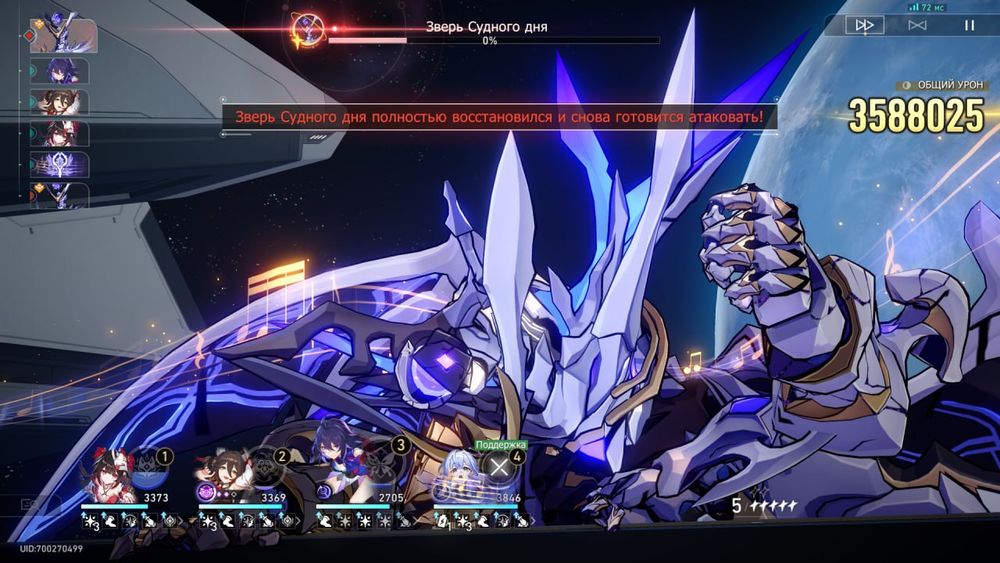This screenshot has height=563, width=1000.
Task: View the glowing purple emblem turn-order entry
Action: (x=60, y=164)
